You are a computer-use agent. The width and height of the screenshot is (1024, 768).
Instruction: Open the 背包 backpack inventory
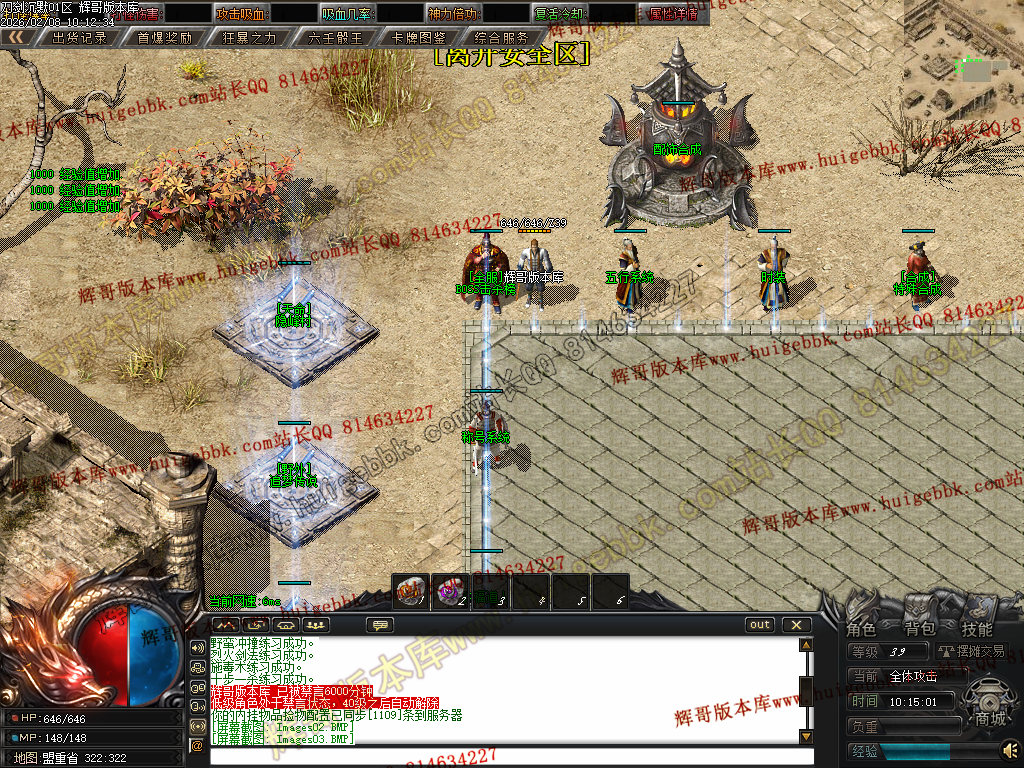click(x=919, y=629)
